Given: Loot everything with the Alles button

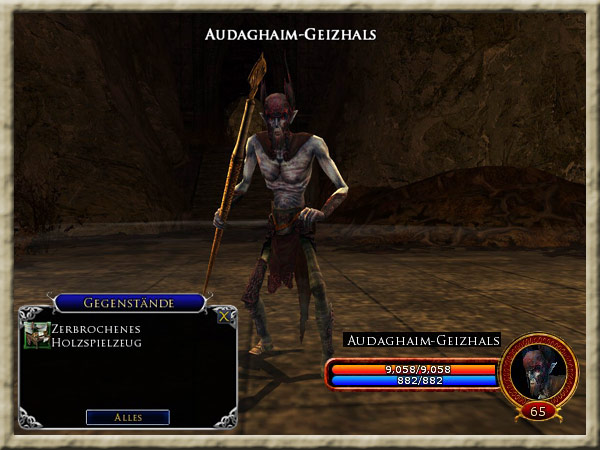Looking at the screenshot, I should [127, 417].
